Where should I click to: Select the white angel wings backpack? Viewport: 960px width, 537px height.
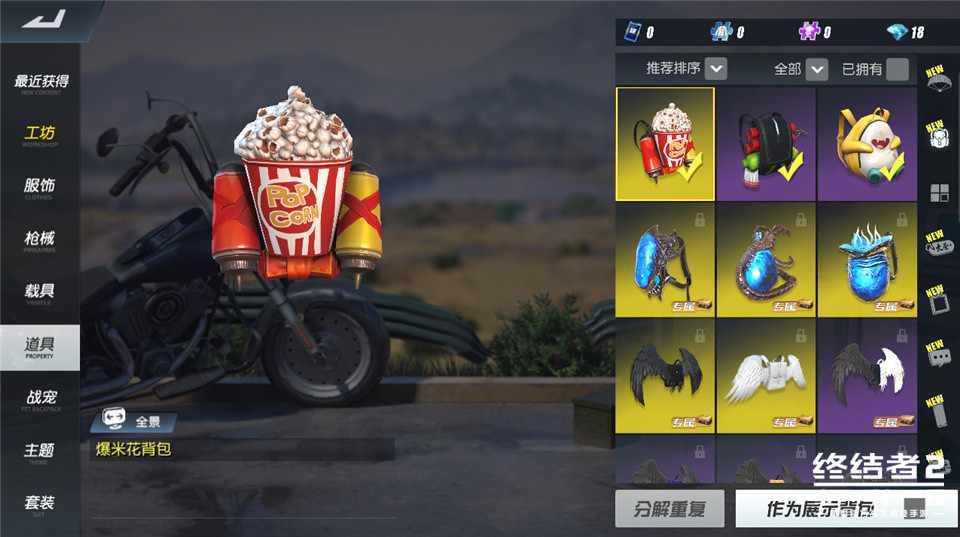pos(766,375)
